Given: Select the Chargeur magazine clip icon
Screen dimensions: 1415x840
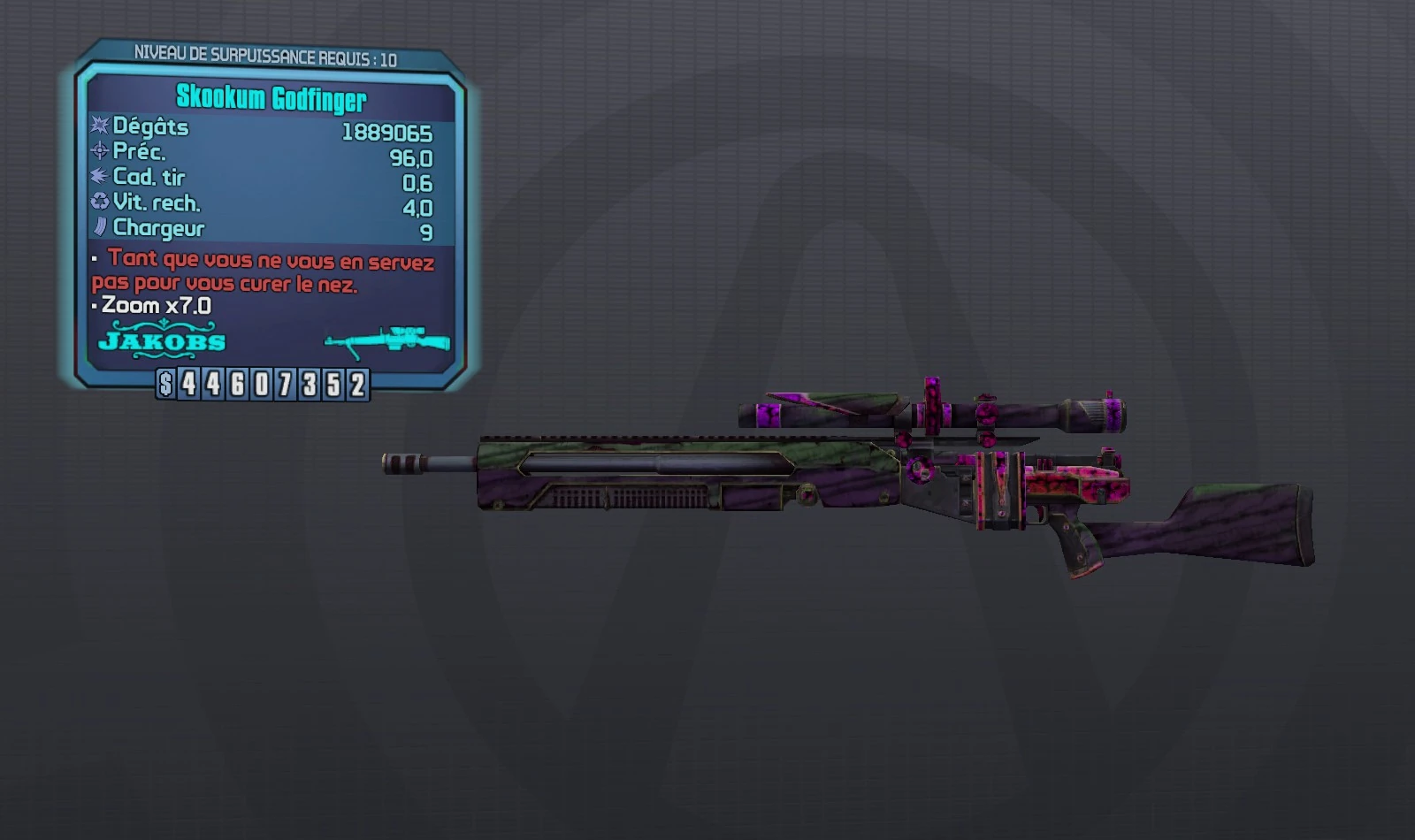Looking at the screenshot, I should click(x=100, y=227).
